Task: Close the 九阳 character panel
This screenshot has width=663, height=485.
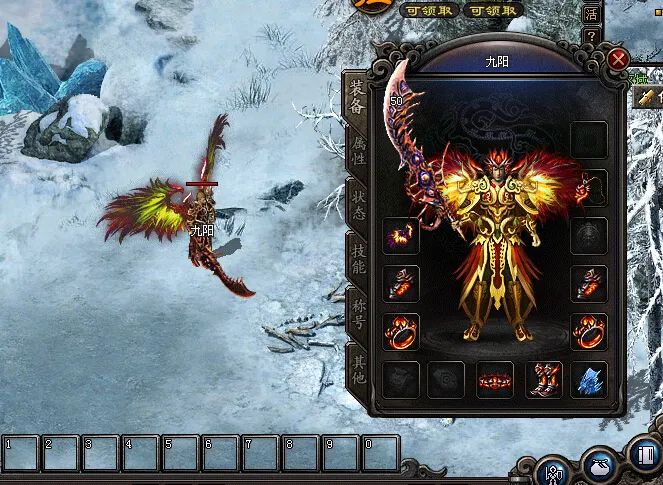Action: click(618, 59)
